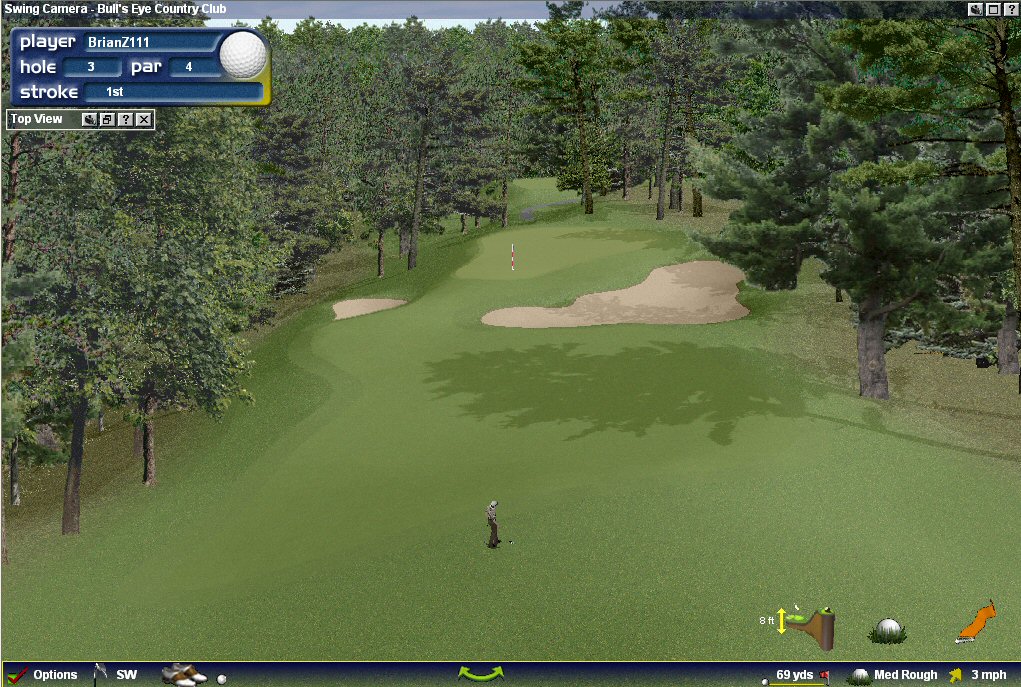The width and height of the screenshot is (1021, 687).
Task: Open help for the Top View panel
Action: pos(125,120)
